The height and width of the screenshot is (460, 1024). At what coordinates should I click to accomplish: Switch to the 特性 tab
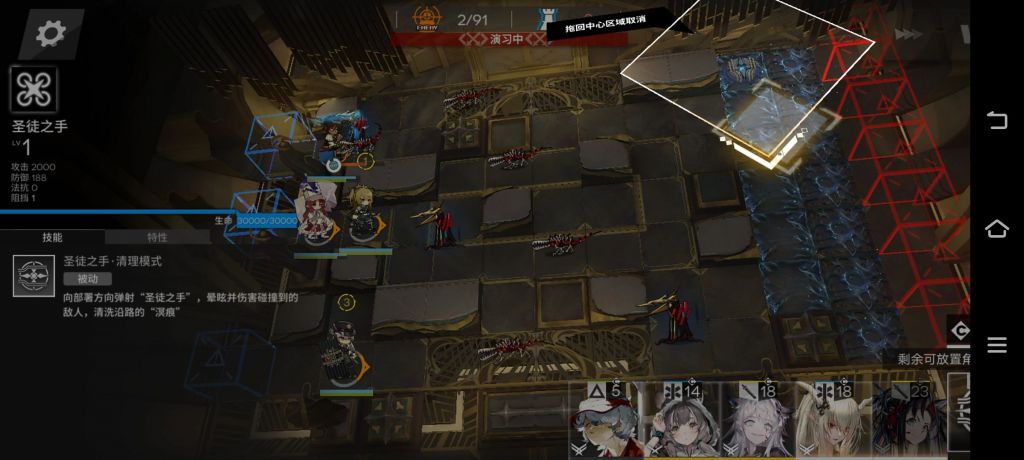coord(157,237)
